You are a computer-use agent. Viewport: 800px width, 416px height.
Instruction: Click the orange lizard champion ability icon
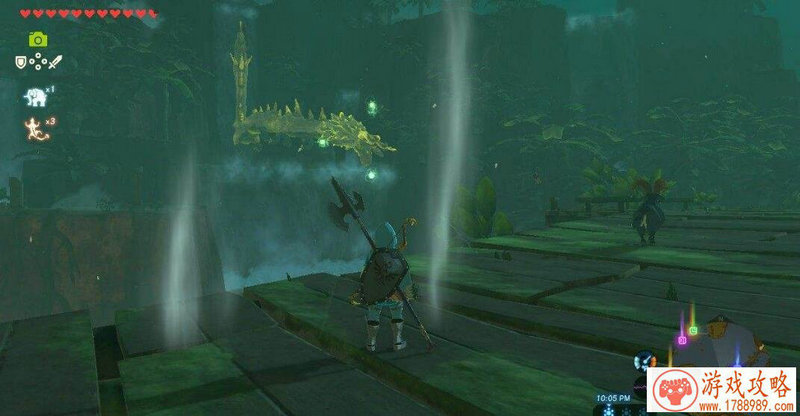[x=31, y=126]
